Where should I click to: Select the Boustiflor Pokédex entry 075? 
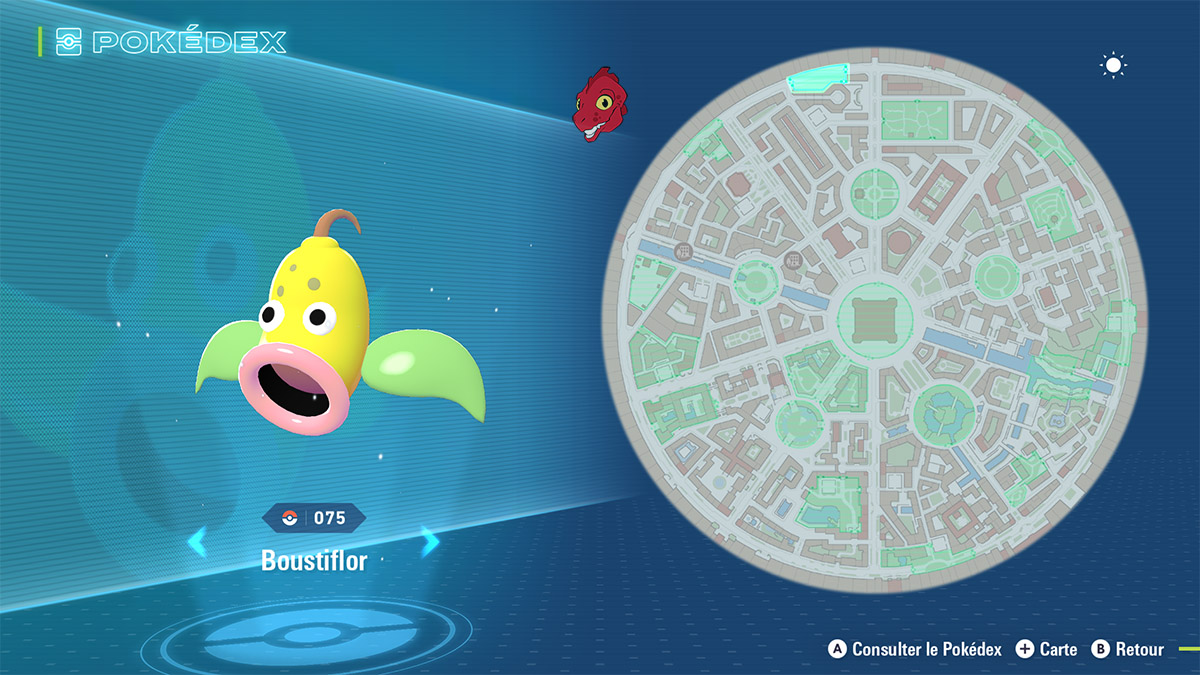pyautogui.click(x=314, y=518)
